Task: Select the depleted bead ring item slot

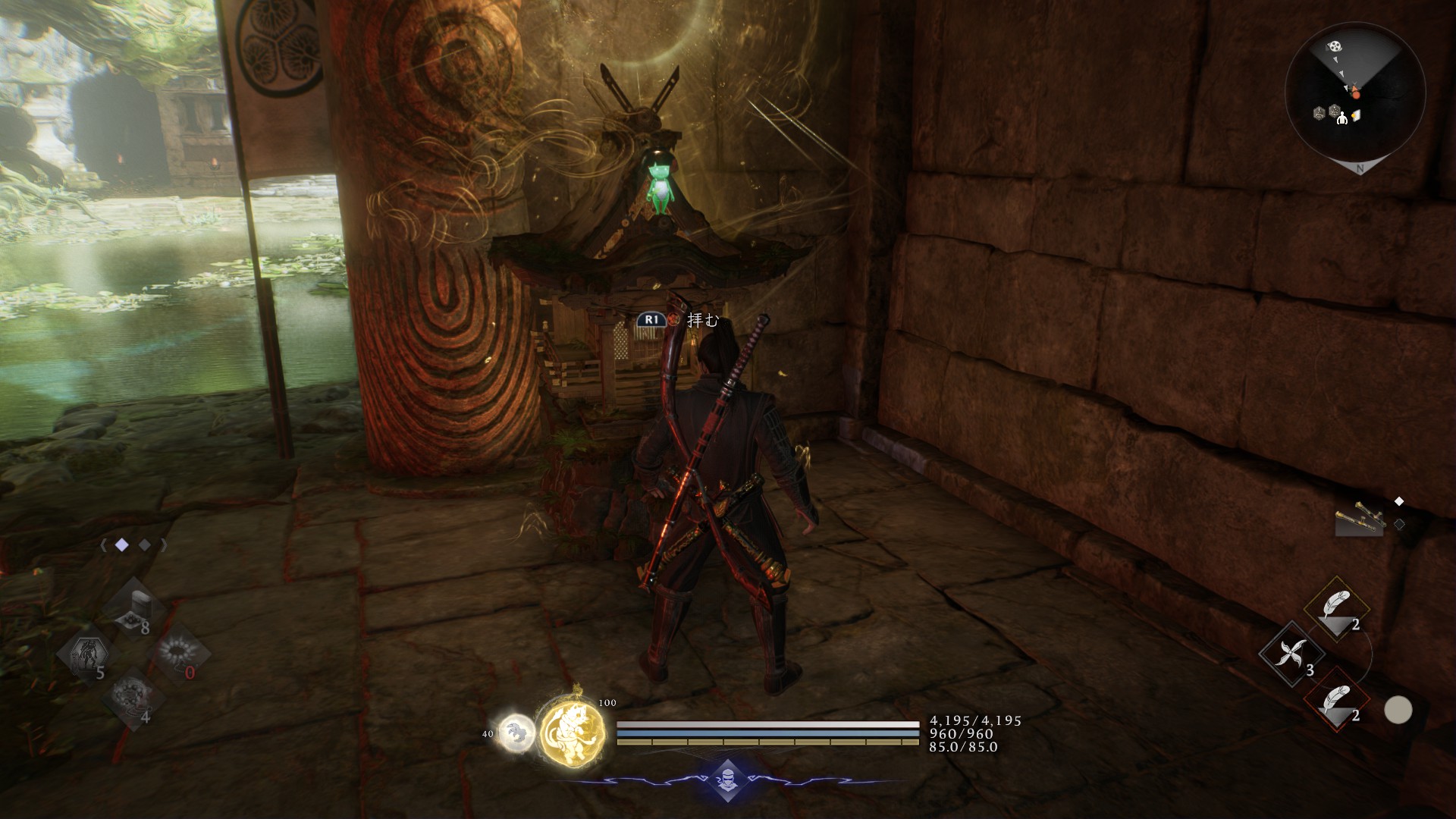Action: tap(179, 654)
